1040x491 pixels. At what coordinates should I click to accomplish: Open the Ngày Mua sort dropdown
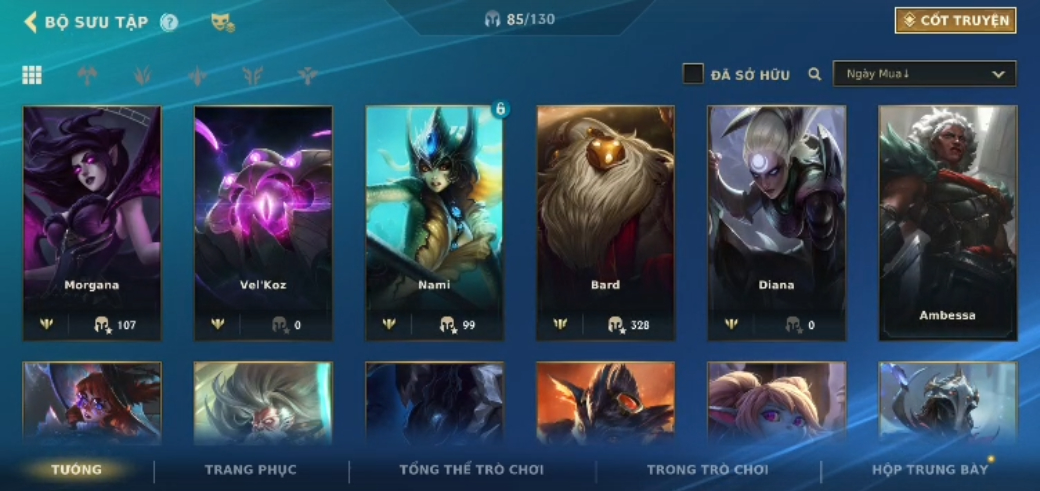click(924, 74)
